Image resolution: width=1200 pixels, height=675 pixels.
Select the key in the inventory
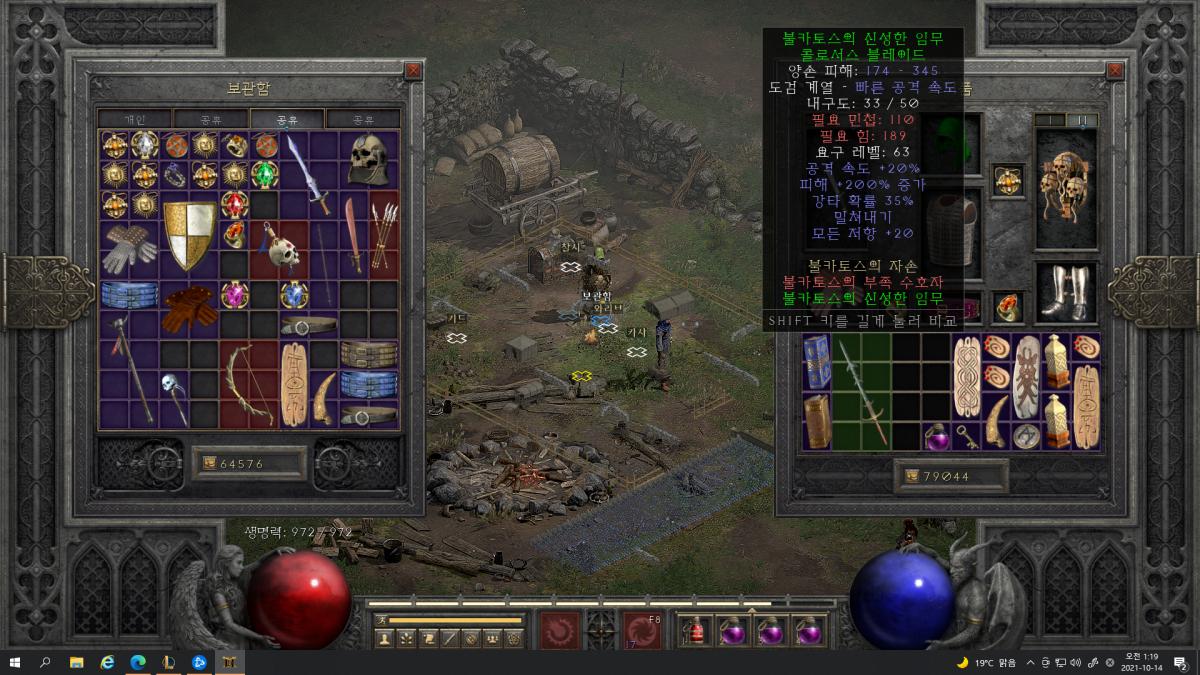tap(967, 436)
